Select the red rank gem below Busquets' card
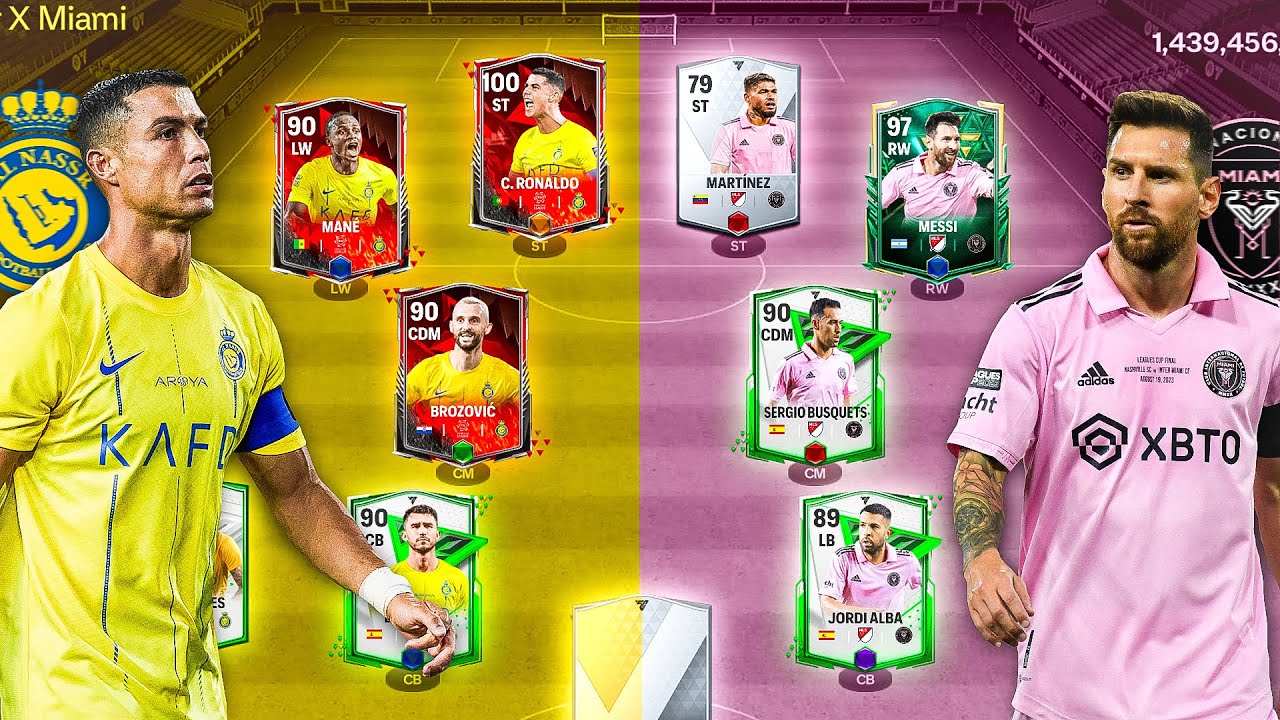Screen dimensions: 1280x720 pos(815,453)
